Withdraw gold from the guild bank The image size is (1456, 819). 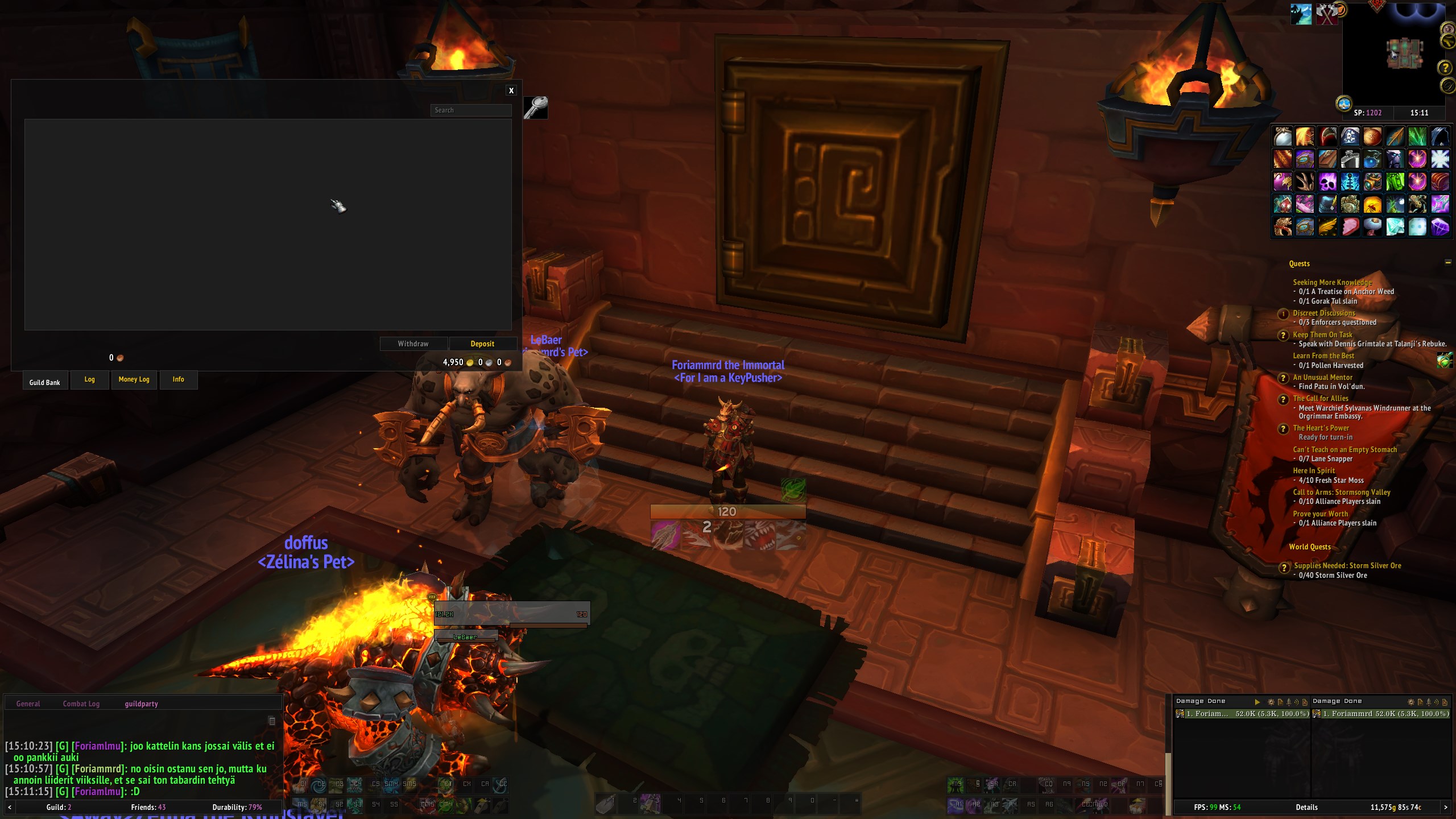413,344
